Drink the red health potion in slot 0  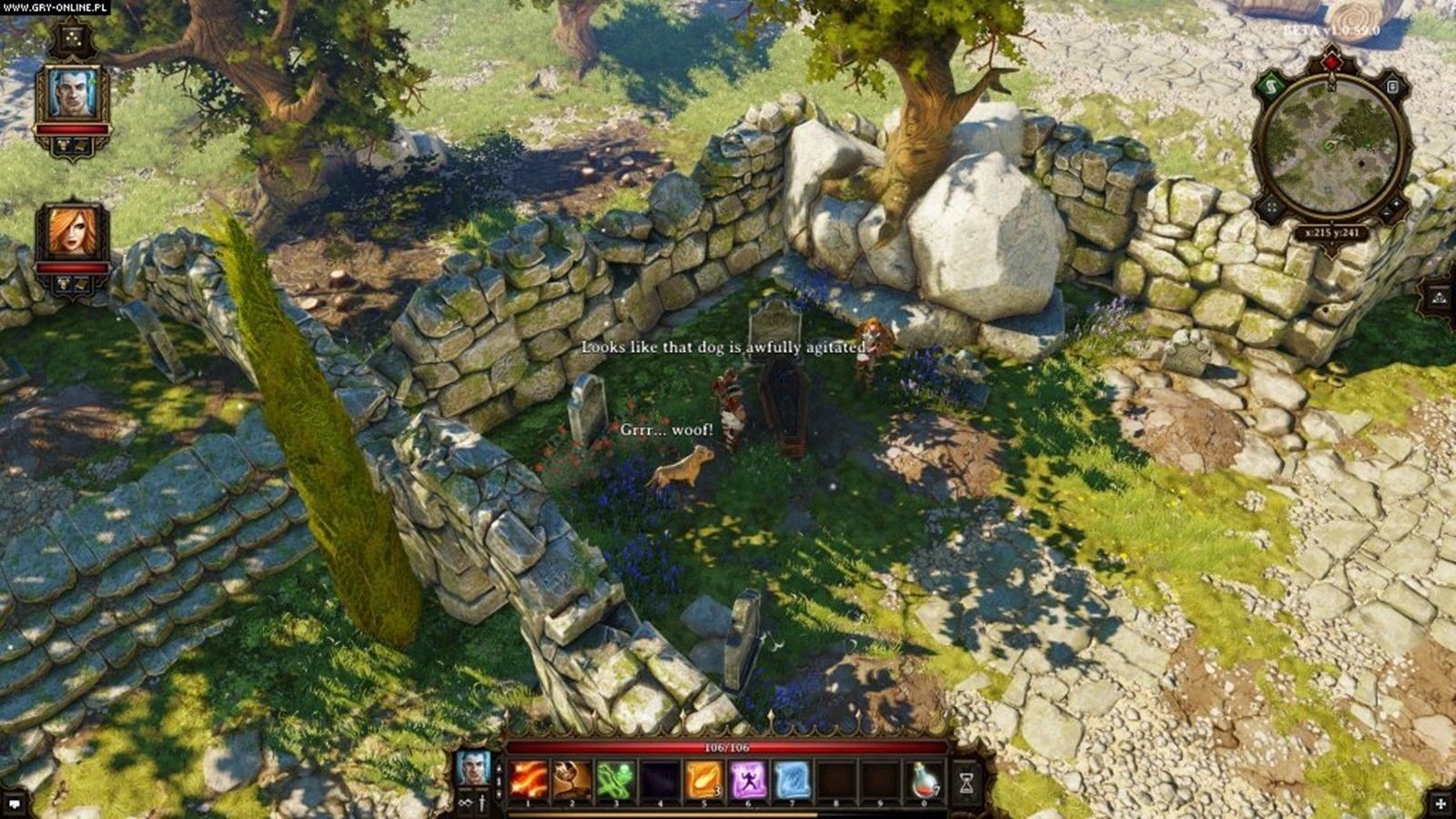click(x=925, y=780)
